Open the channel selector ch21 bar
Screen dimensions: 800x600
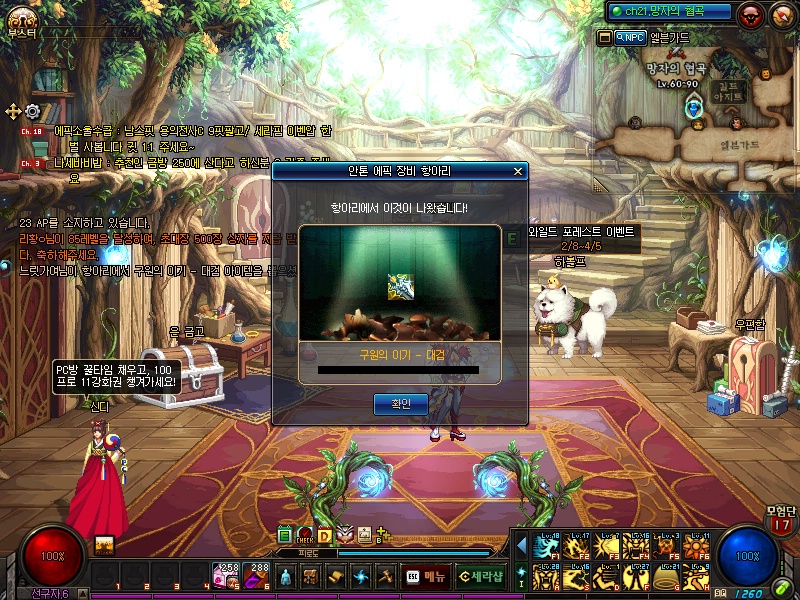pyautogui.click(x=671, y=11)
